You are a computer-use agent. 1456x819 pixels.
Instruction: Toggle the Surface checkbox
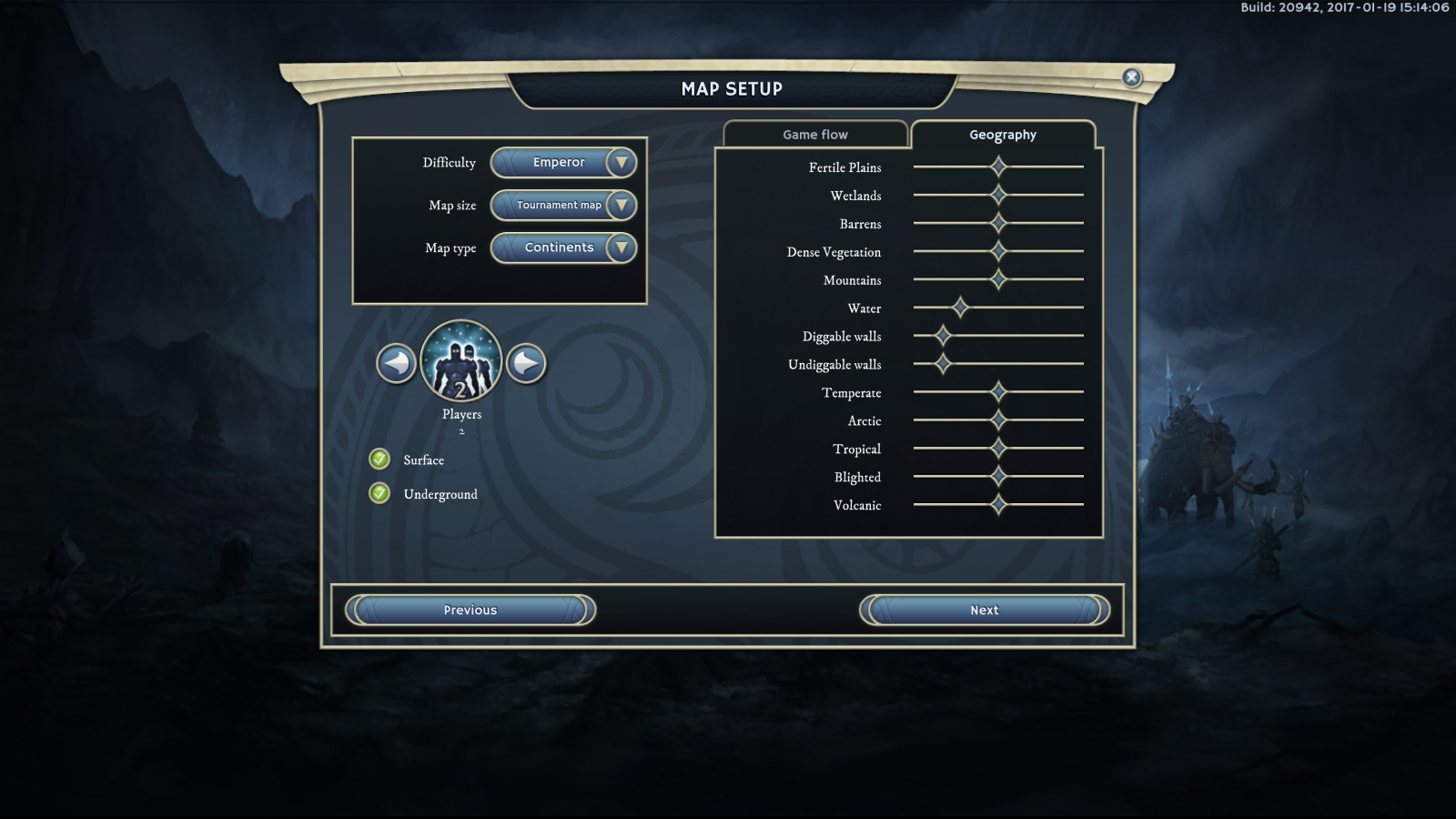[x=379, y=459]
